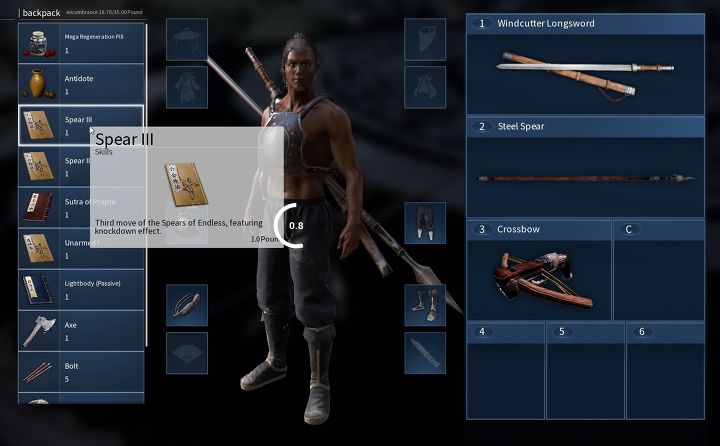Click the empty face mask slot
Screen dimensions: 720x446
(425, 39)
